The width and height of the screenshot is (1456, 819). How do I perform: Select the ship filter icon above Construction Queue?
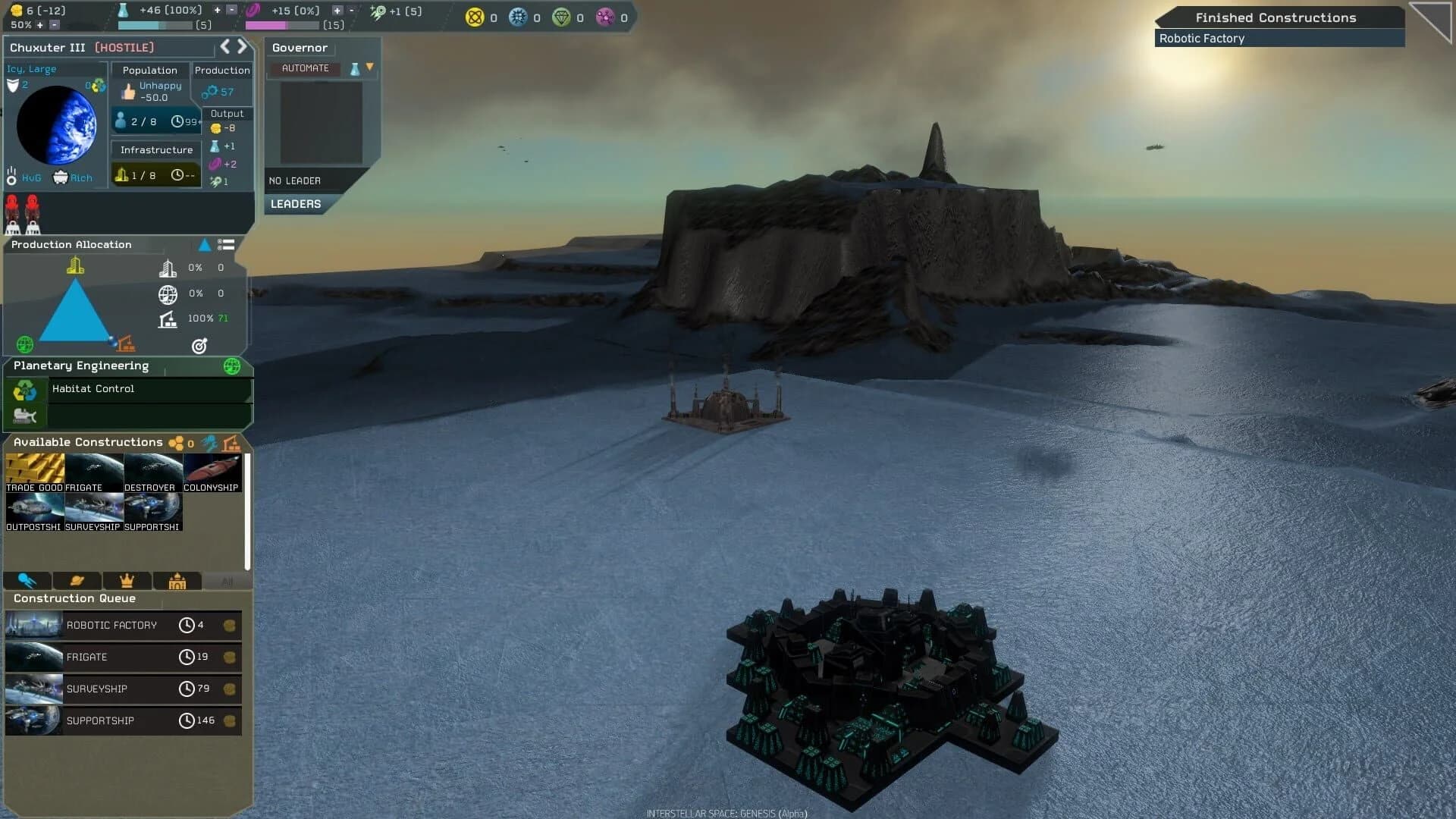(x=27, y=580)
